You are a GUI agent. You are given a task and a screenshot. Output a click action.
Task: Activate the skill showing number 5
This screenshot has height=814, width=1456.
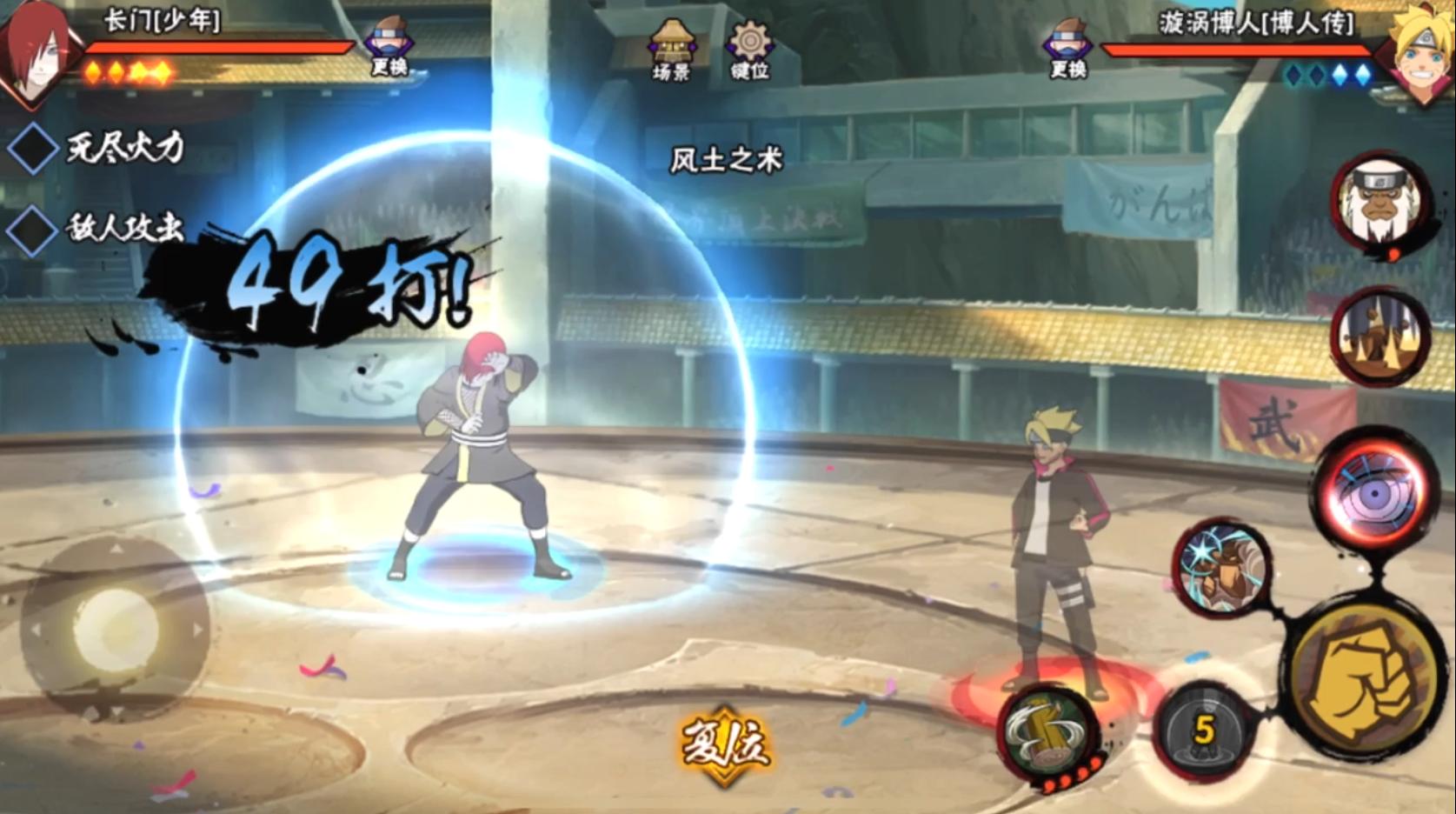pos(1204,731)
